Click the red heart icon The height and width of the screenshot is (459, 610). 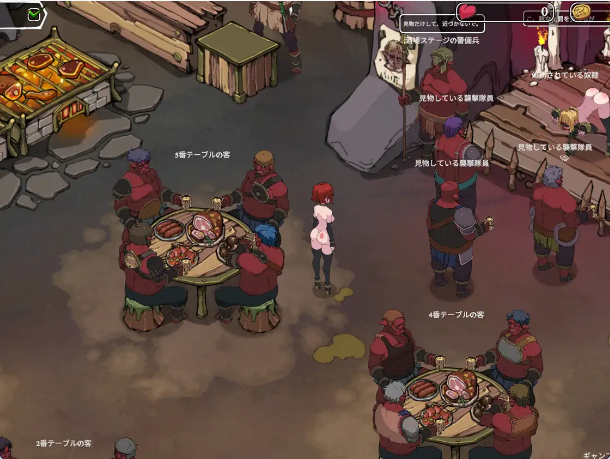pyautogui.click(x=468, y=13)
